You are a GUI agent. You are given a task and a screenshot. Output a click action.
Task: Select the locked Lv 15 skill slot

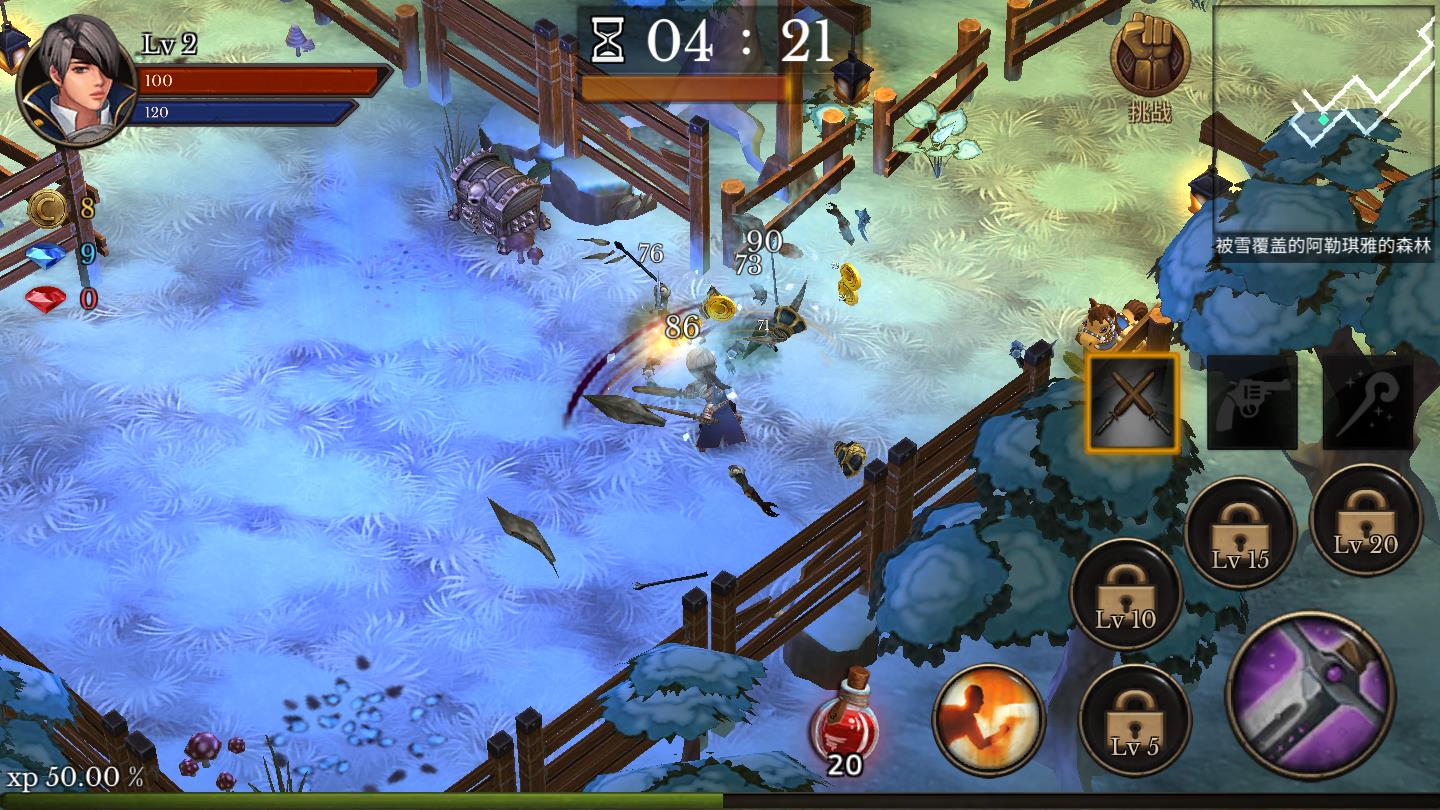pos(1240,533)
